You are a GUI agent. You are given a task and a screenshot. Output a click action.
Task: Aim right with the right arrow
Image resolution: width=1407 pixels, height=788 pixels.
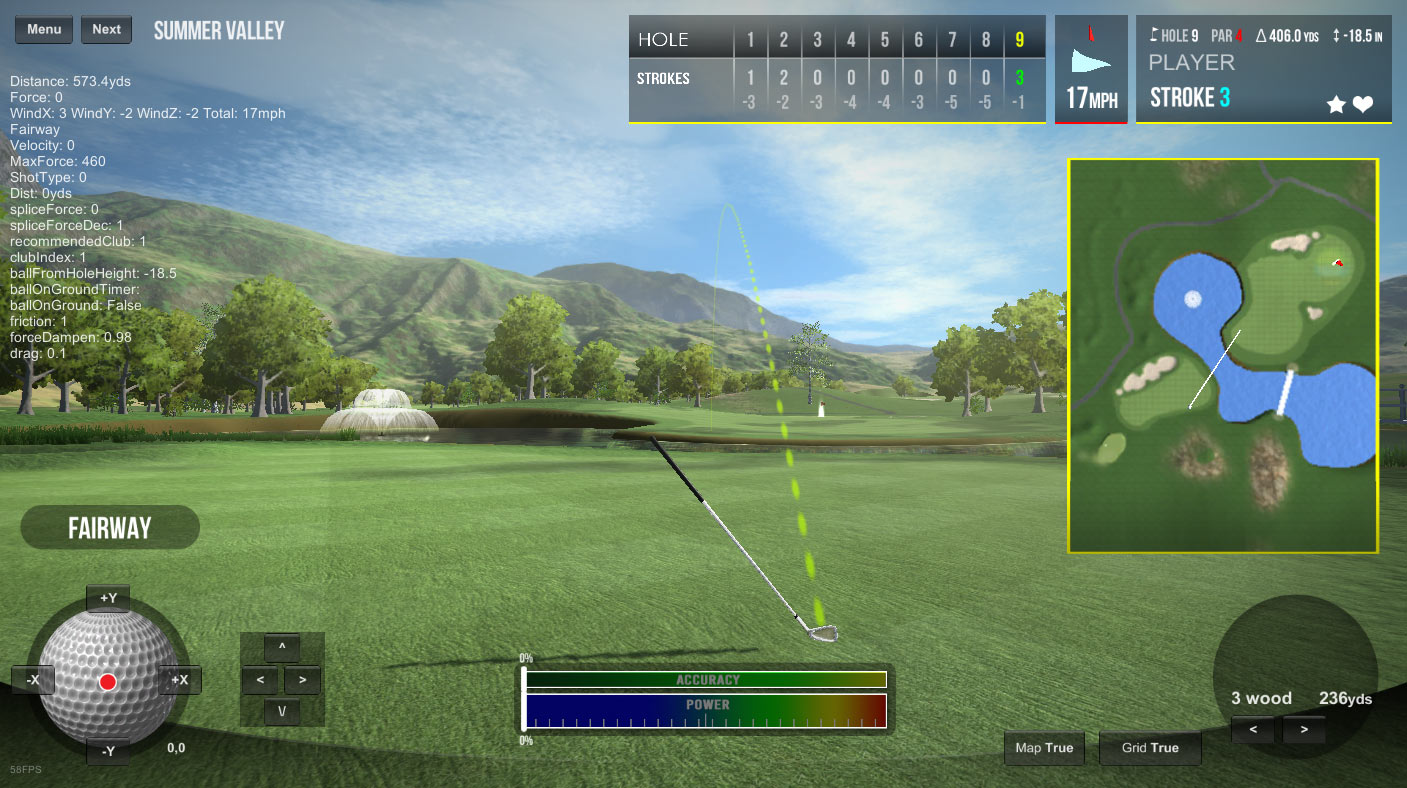(x=302, y=680)
